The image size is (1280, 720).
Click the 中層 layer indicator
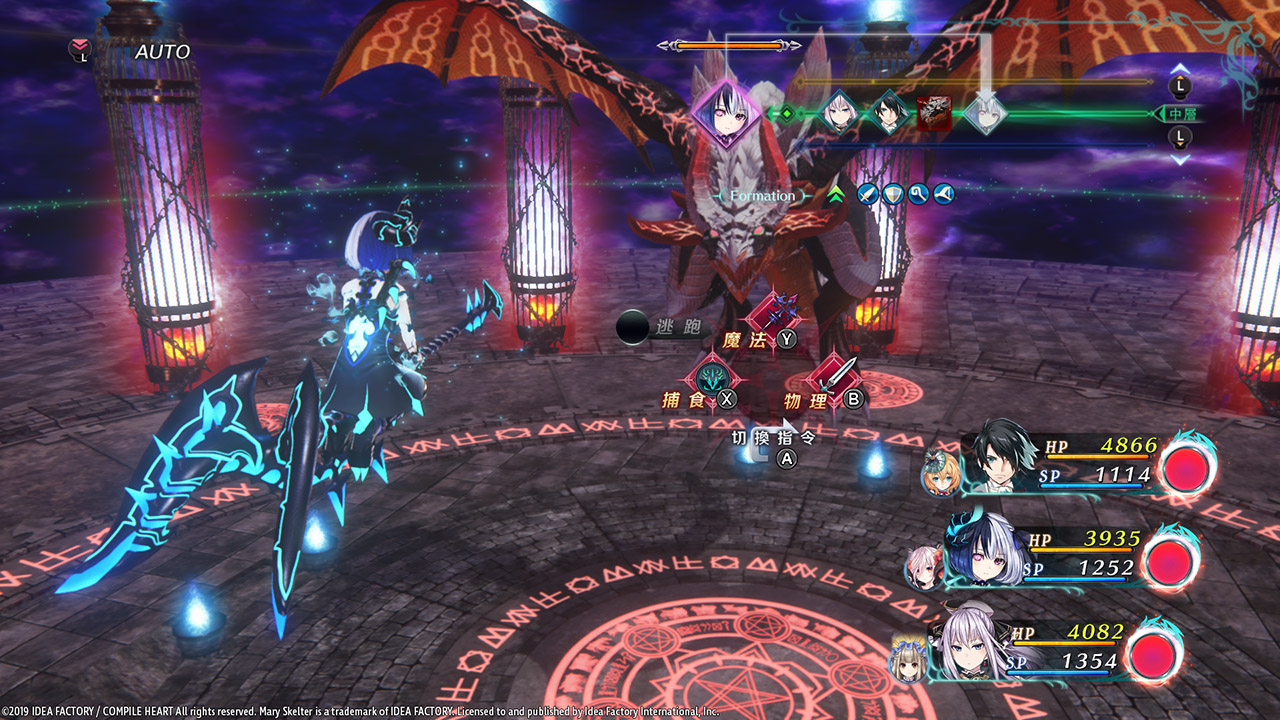pos(1181,114)
